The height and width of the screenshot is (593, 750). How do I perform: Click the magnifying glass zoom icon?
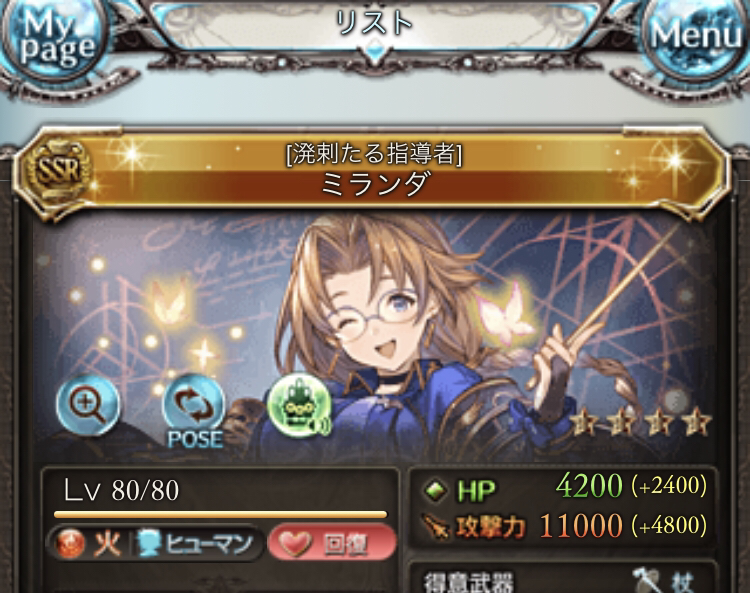(x=87, y=403)
